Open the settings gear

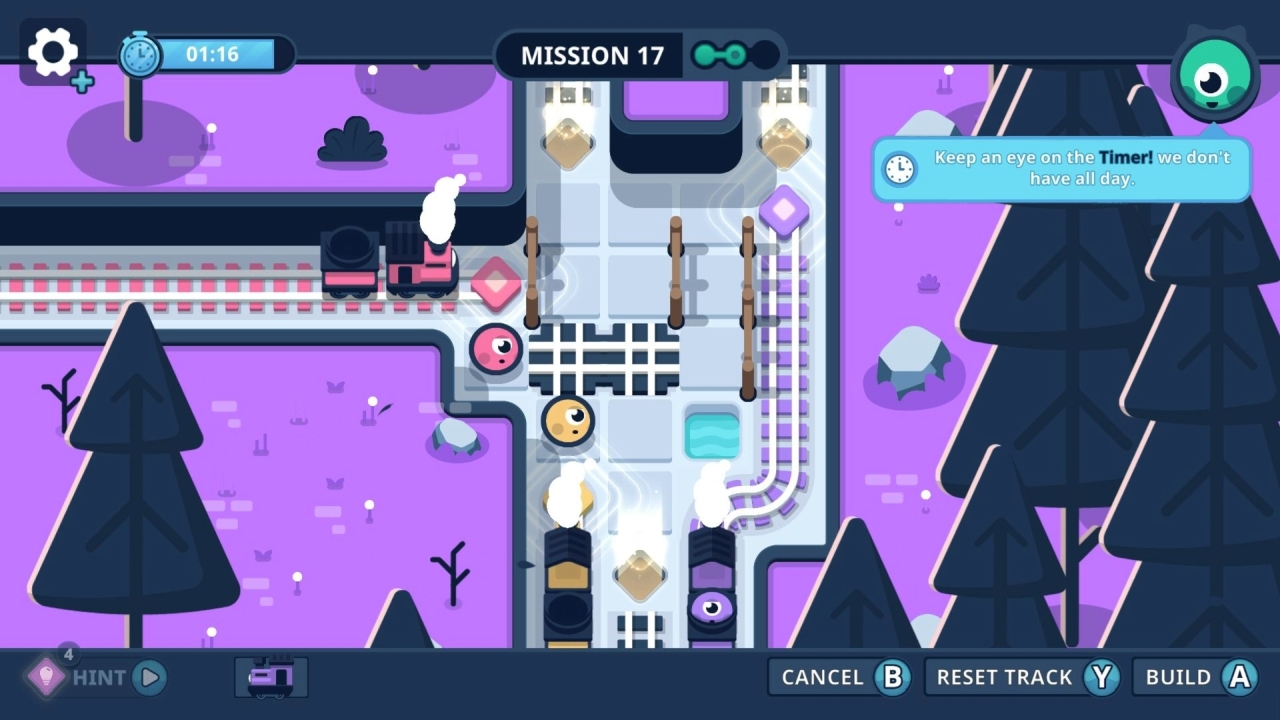[52, 52]
